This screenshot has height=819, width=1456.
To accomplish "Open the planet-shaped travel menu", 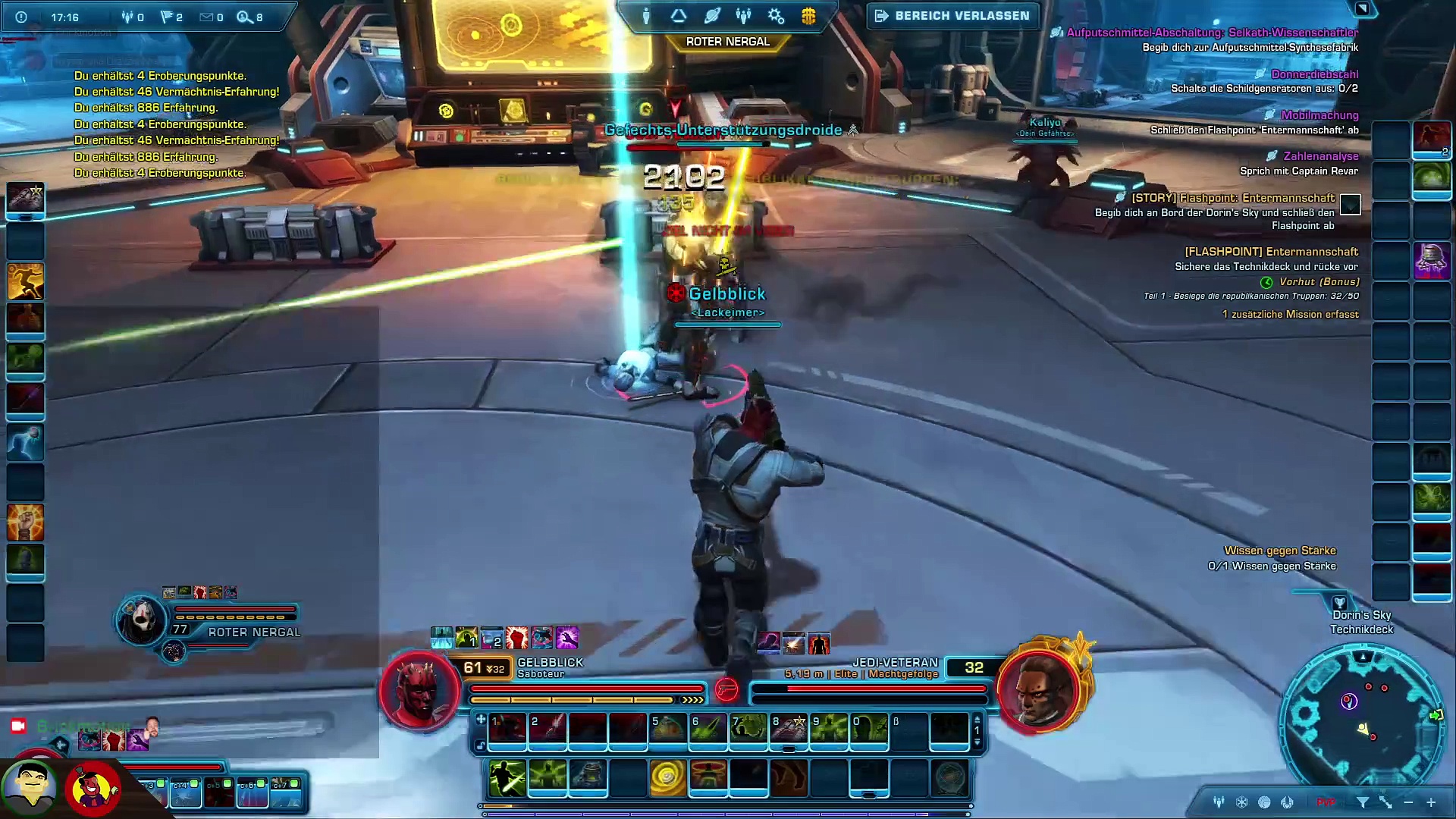I will pyautogui.click(x=711, y=16).
